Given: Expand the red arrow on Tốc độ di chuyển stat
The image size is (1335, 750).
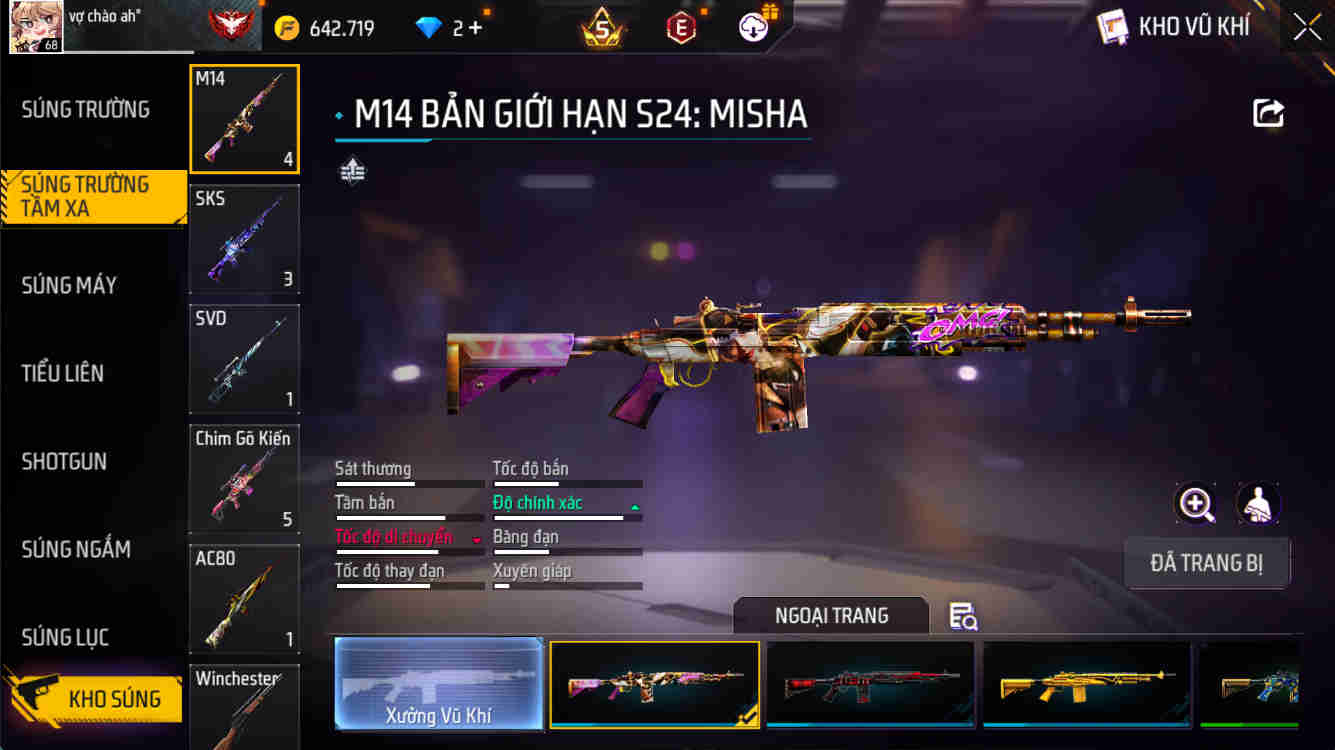Looking at the screenshot, I should click(477, 540).
